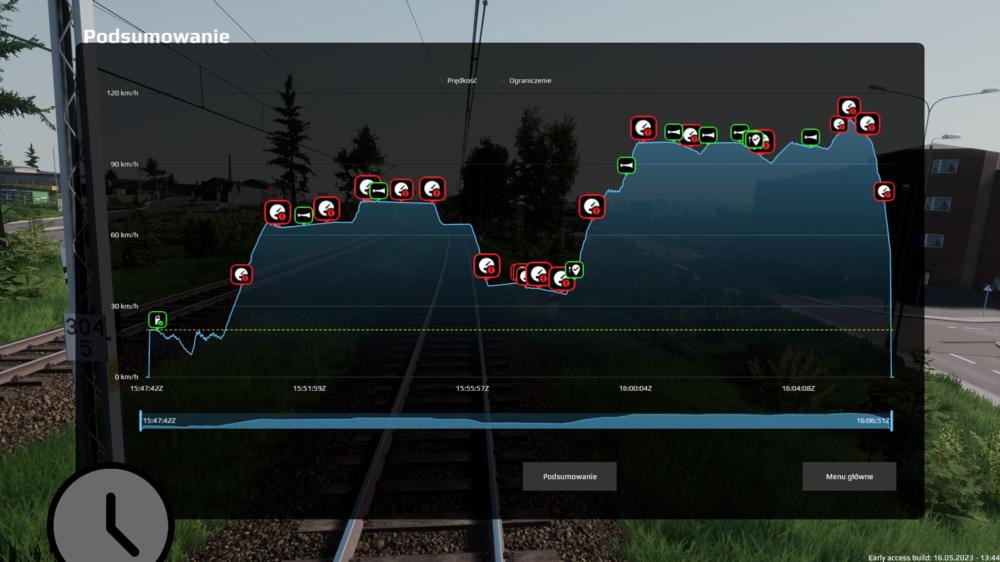This screenshot has height=562, width=1000.
Task: Return to Menu główne
Action: 849,476
